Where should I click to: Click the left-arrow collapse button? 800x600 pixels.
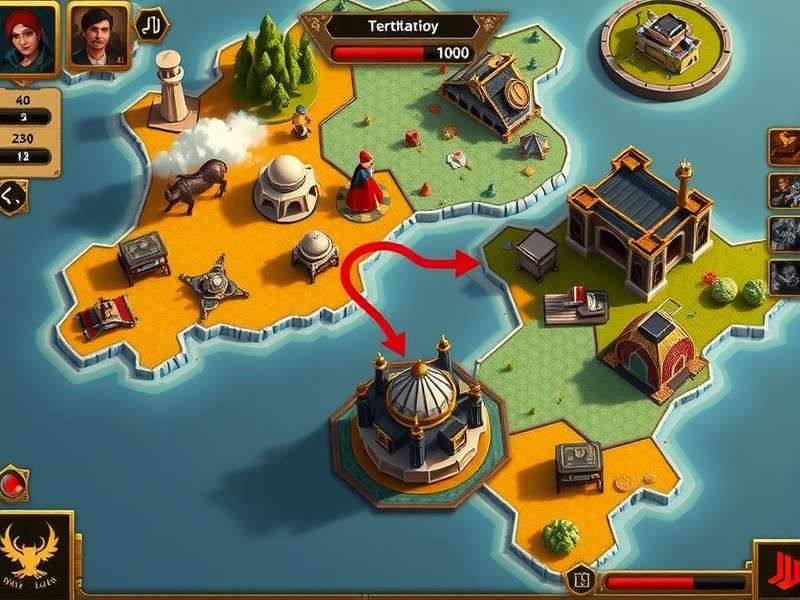[x=13, y=197]
